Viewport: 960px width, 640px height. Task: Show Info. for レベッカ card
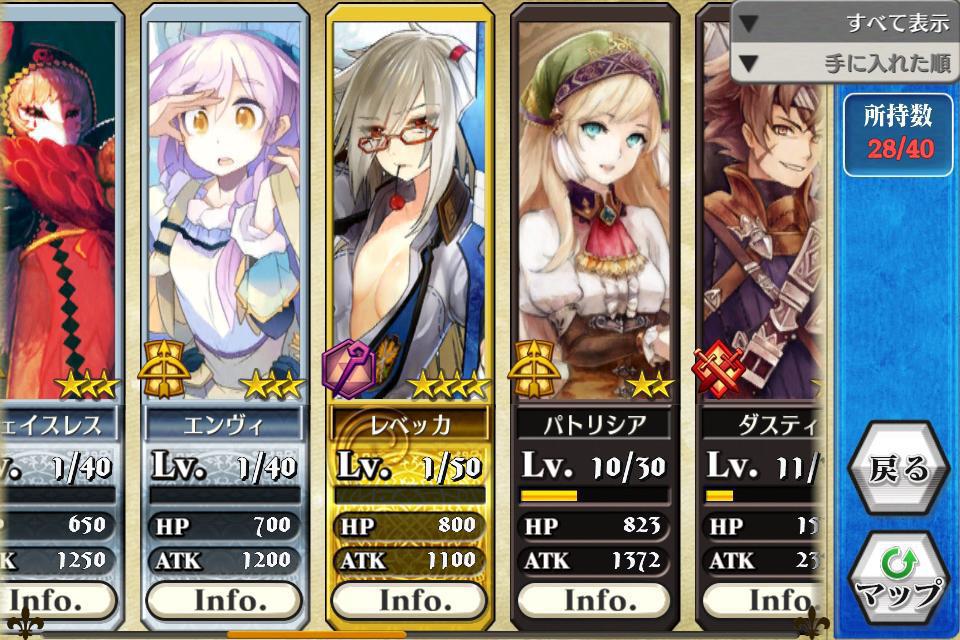[410, 600]
